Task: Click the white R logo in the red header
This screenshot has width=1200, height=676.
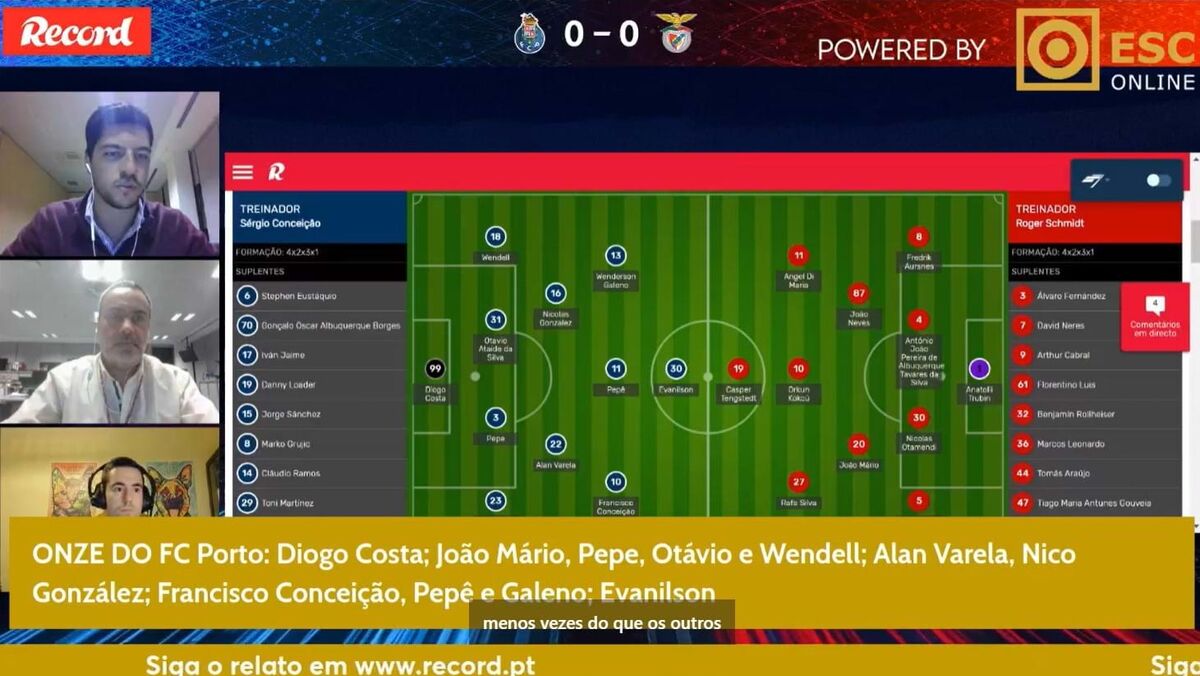Action: click(276, 172)
